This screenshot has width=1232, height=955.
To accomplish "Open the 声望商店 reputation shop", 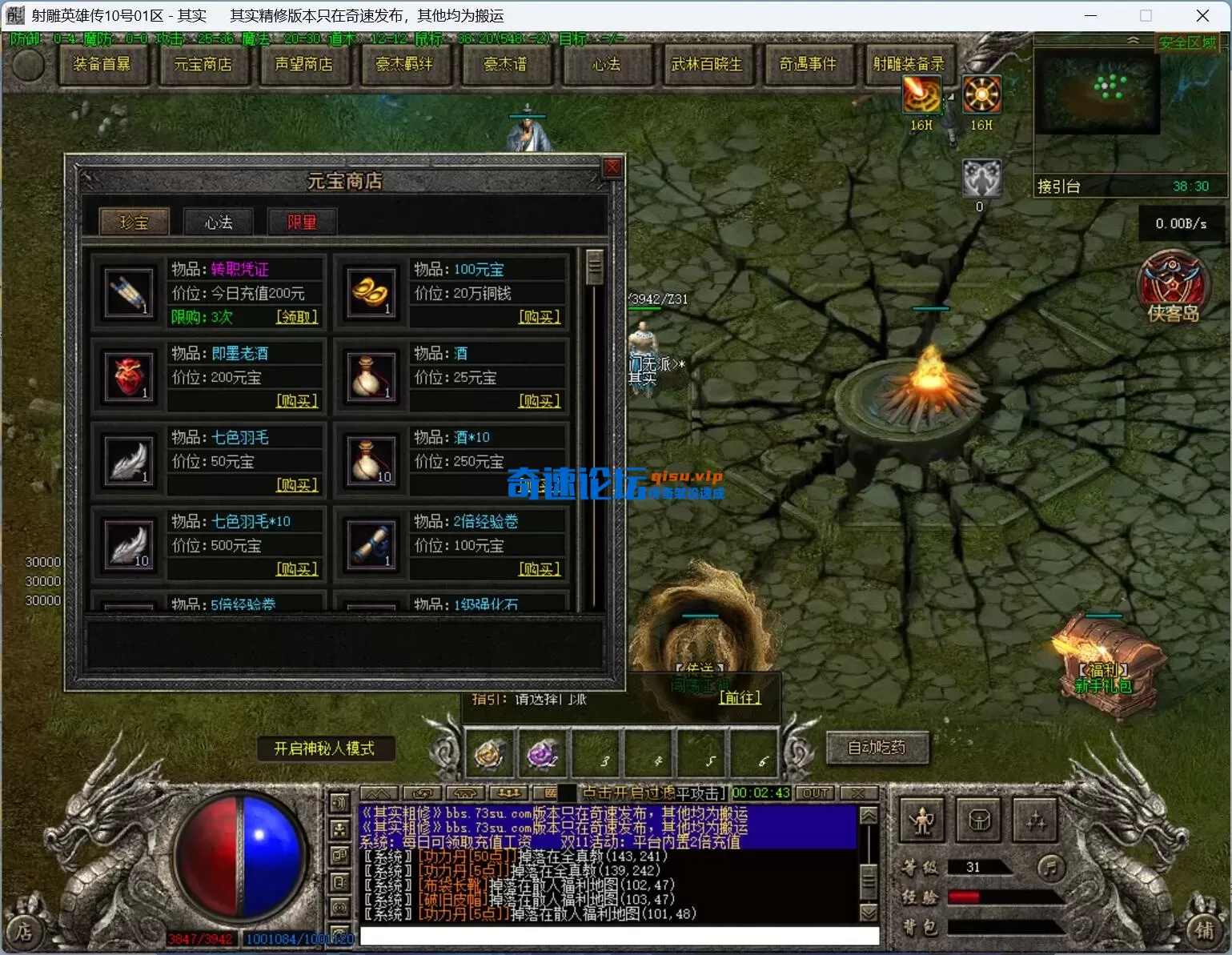I will click(303, 64).
